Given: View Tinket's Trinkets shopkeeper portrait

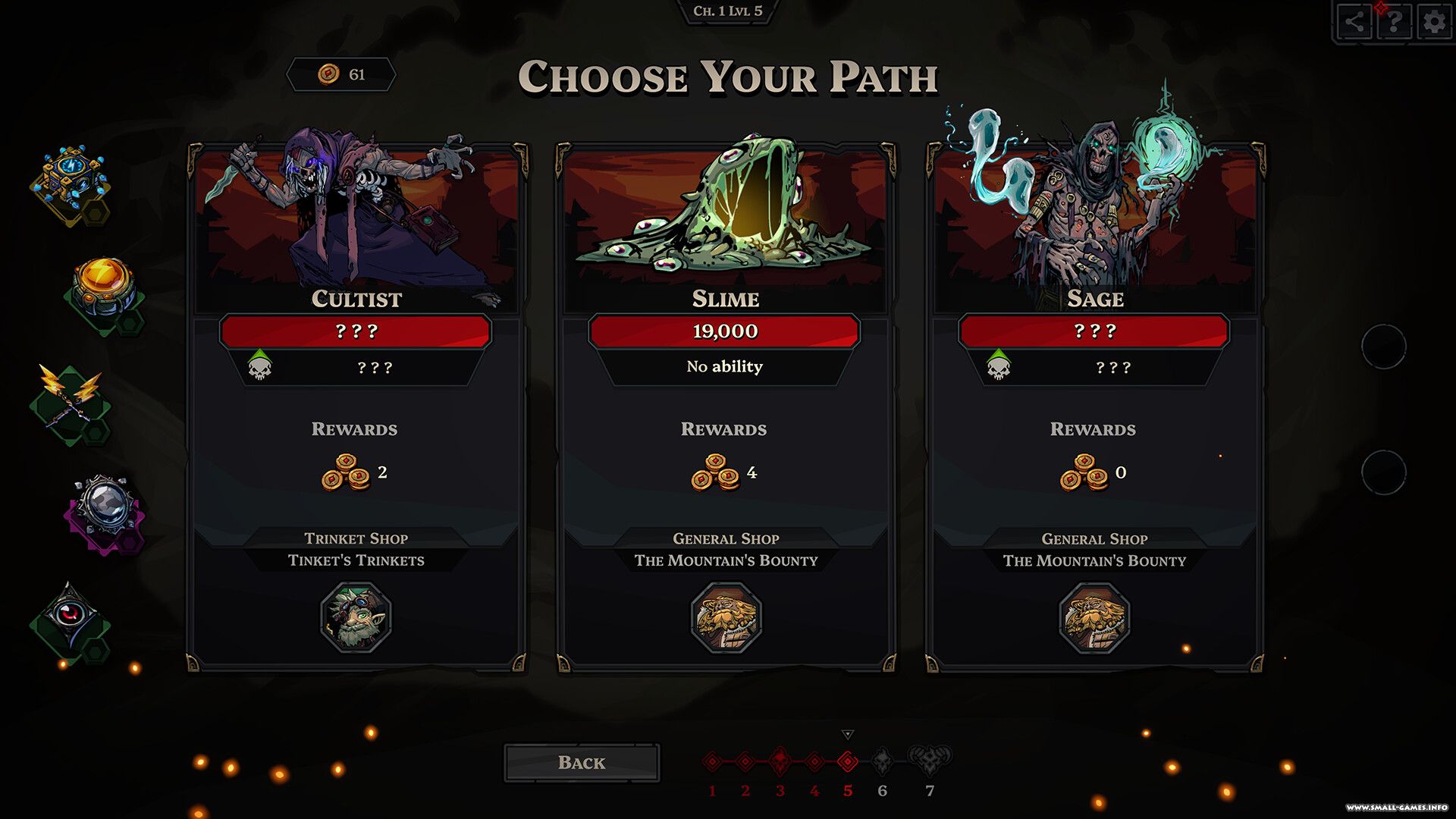Looking at the screenshot, I should coord(356,617).
